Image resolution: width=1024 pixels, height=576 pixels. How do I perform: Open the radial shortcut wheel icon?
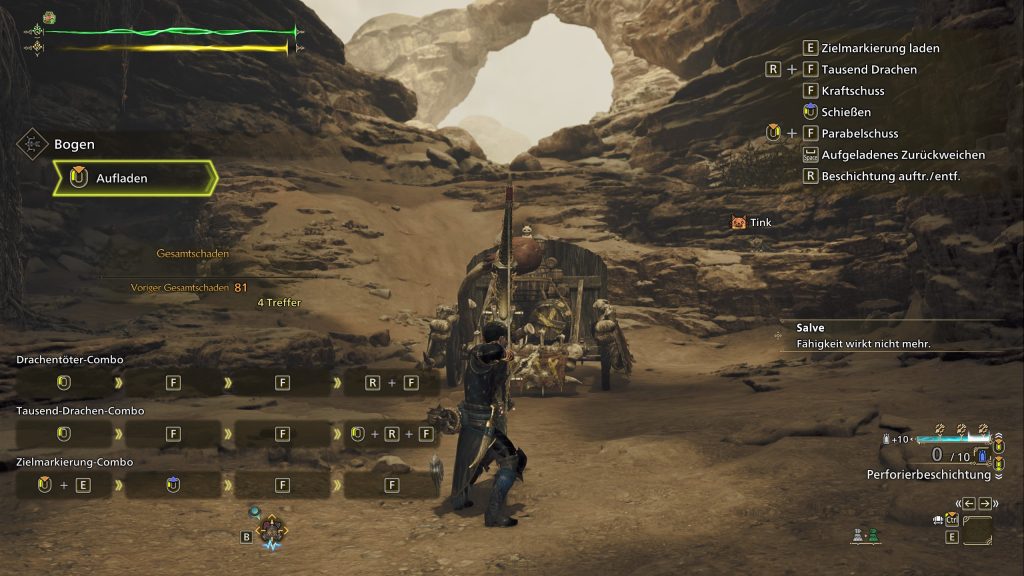coord(271,531)
